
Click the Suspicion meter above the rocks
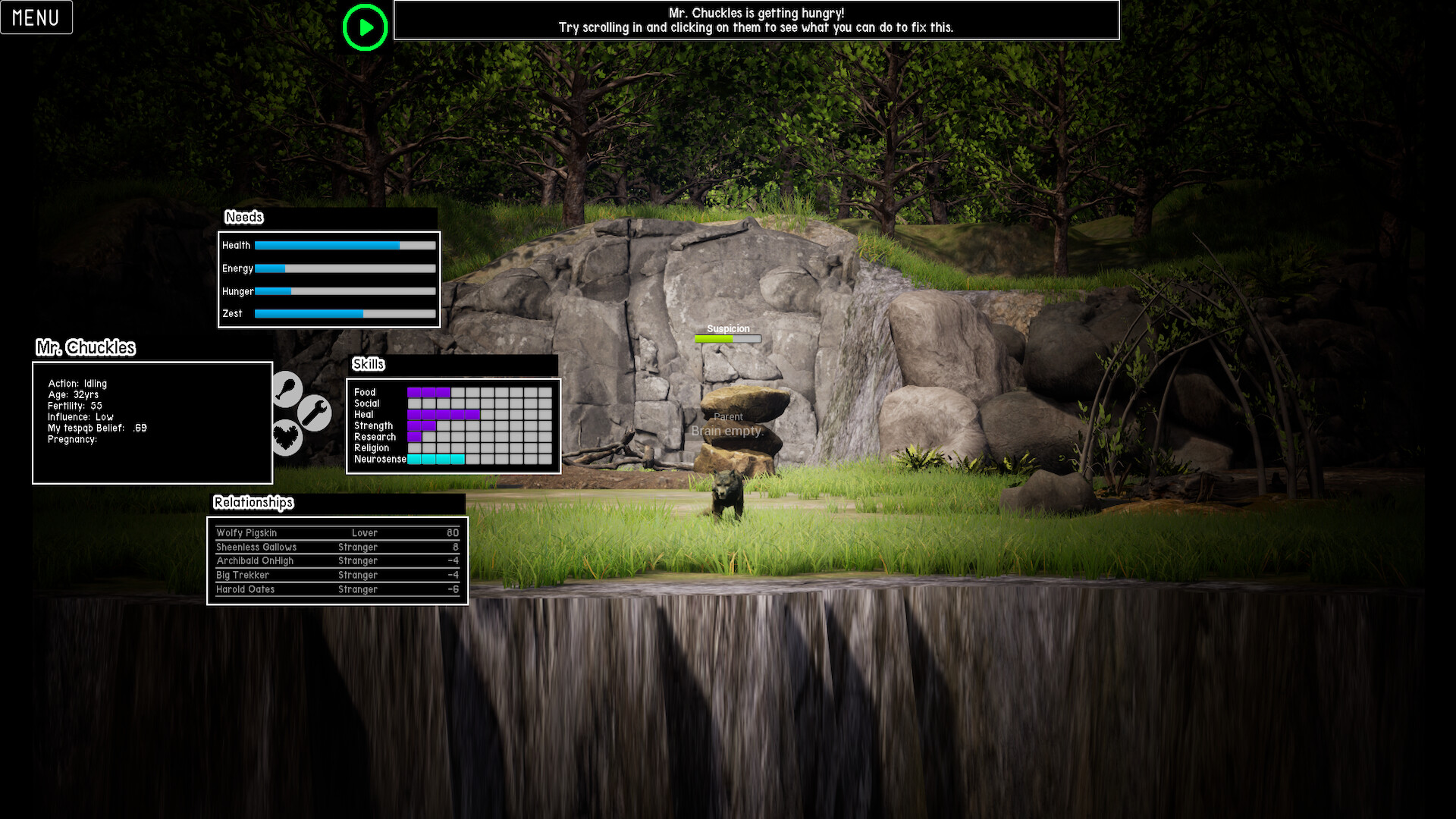point(727,339)
